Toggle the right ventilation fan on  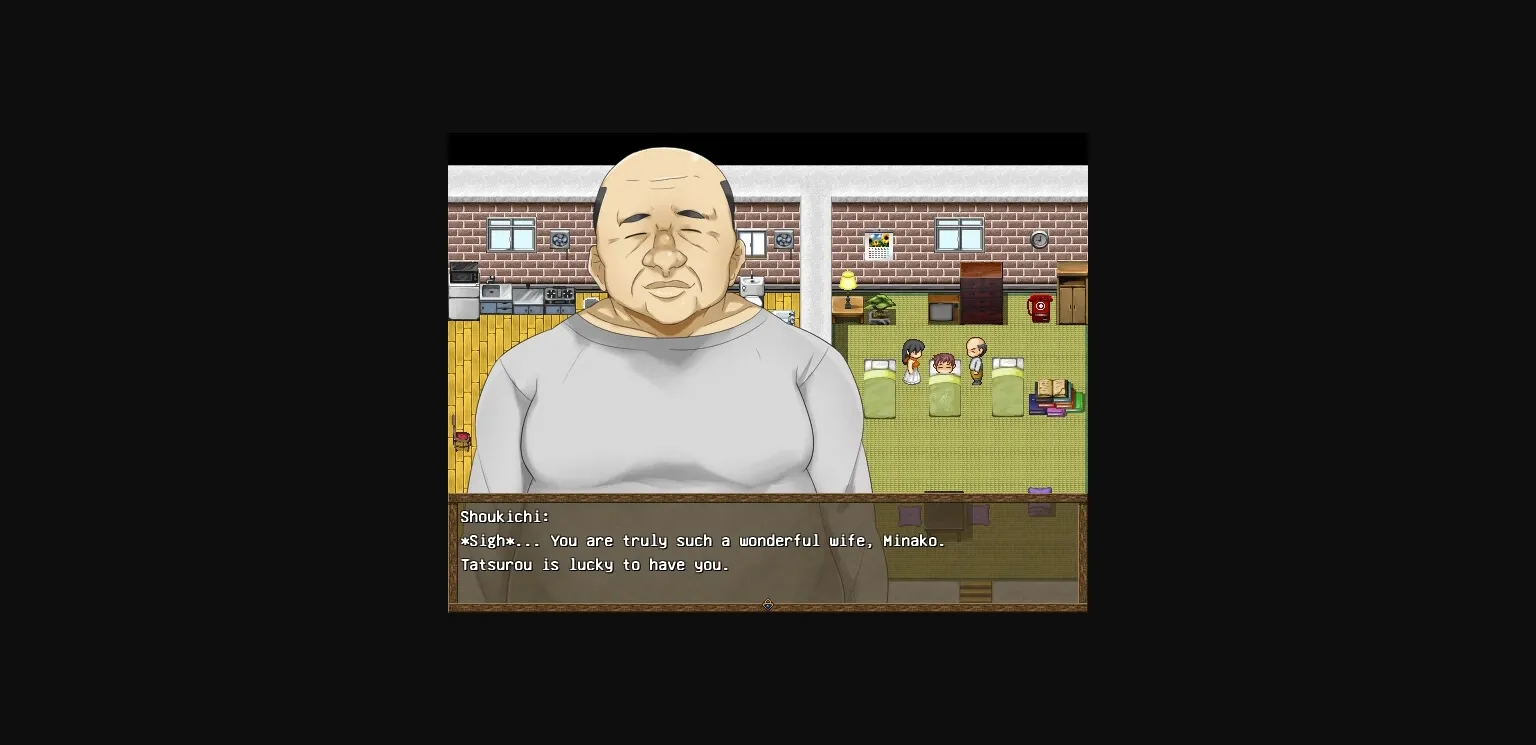pyautogui.click(x=784, y=240)
